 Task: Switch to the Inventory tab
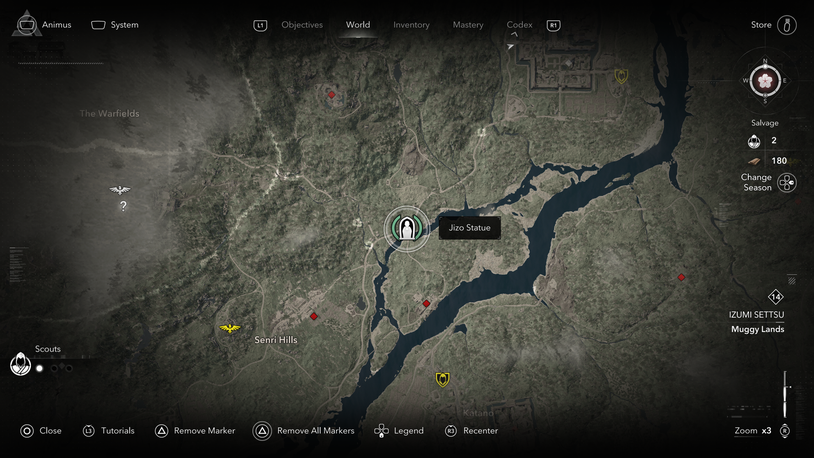(411, 25)
